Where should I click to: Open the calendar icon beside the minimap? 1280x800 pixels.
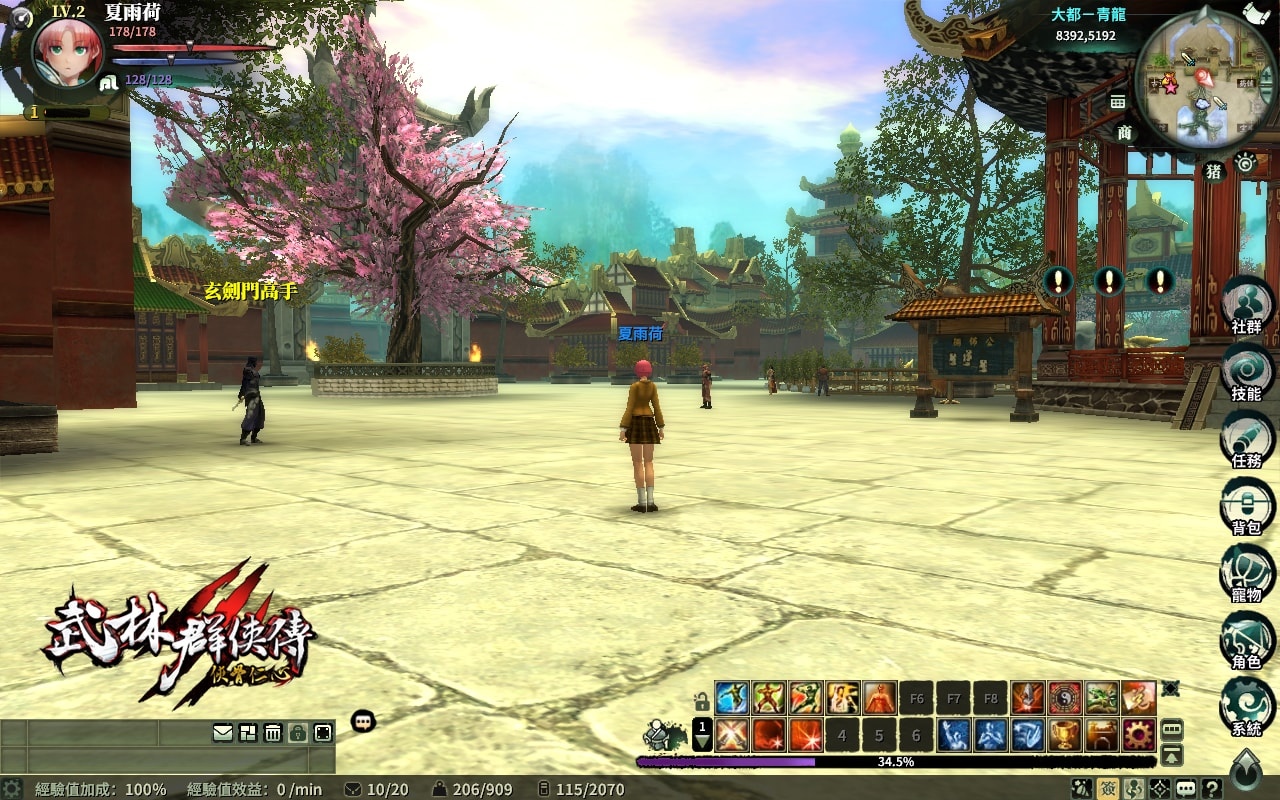click(x=1118, y=101)
